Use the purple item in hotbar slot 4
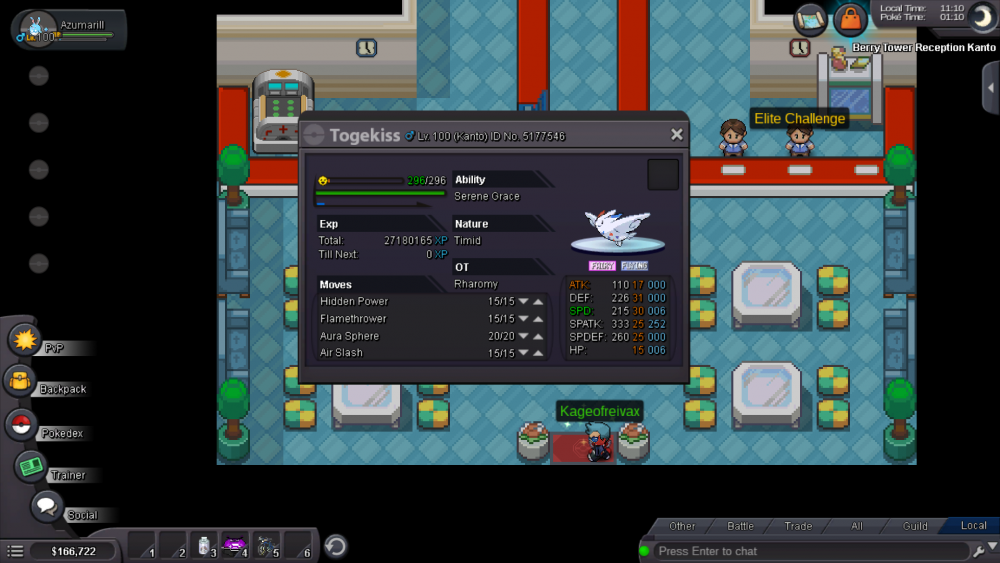The height and width of the screenshot is (563, 1000). click(x=234, y=545)
